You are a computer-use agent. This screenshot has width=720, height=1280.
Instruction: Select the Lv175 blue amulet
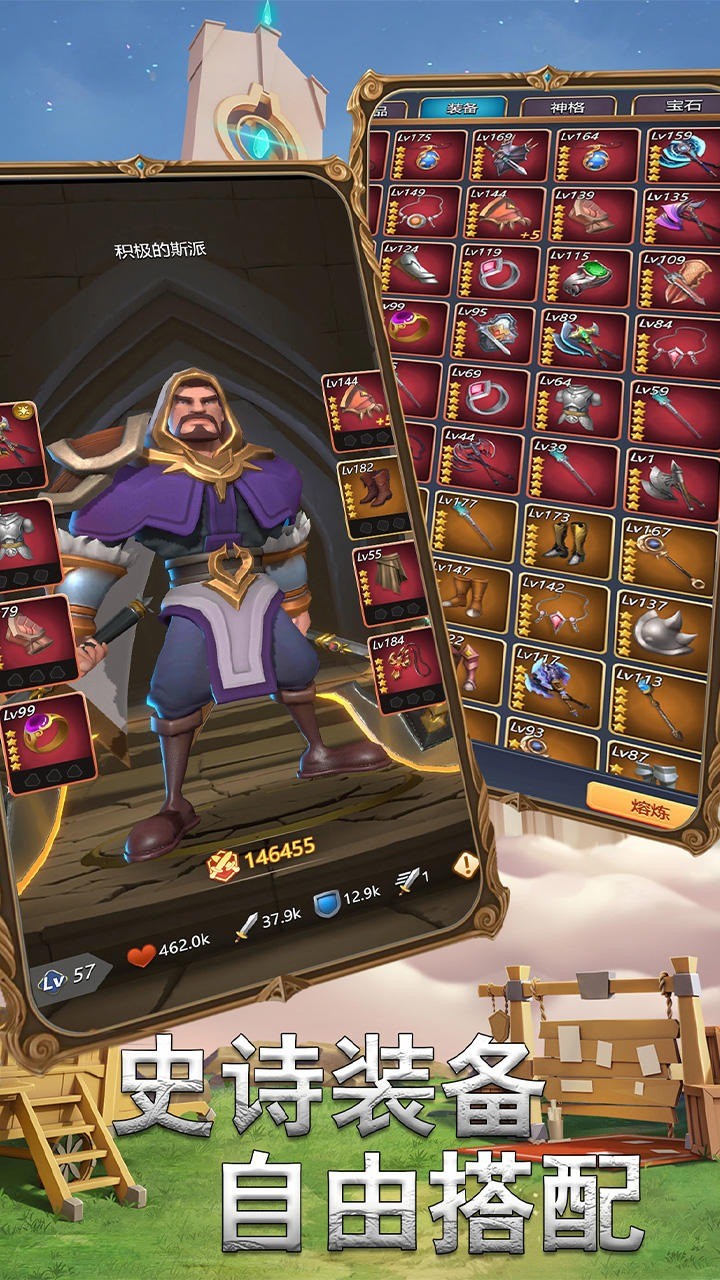click(430, 156)
